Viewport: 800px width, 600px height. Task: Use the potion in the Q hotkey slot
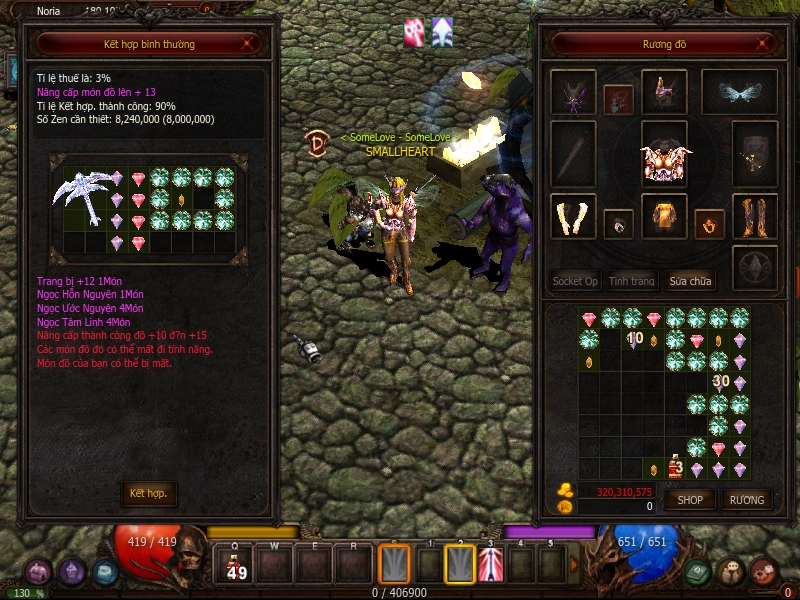coord(237,566)
